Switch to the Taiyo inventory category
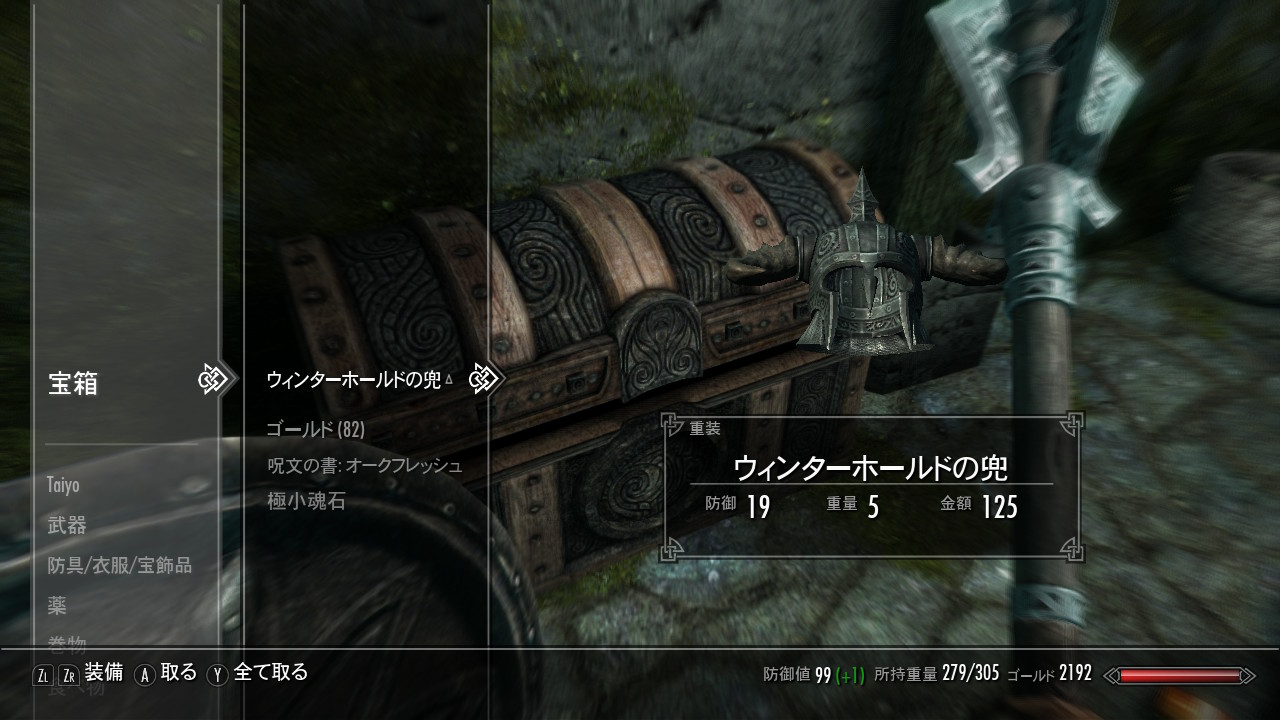The image size is (1280, 720). [x=63, y=485]
